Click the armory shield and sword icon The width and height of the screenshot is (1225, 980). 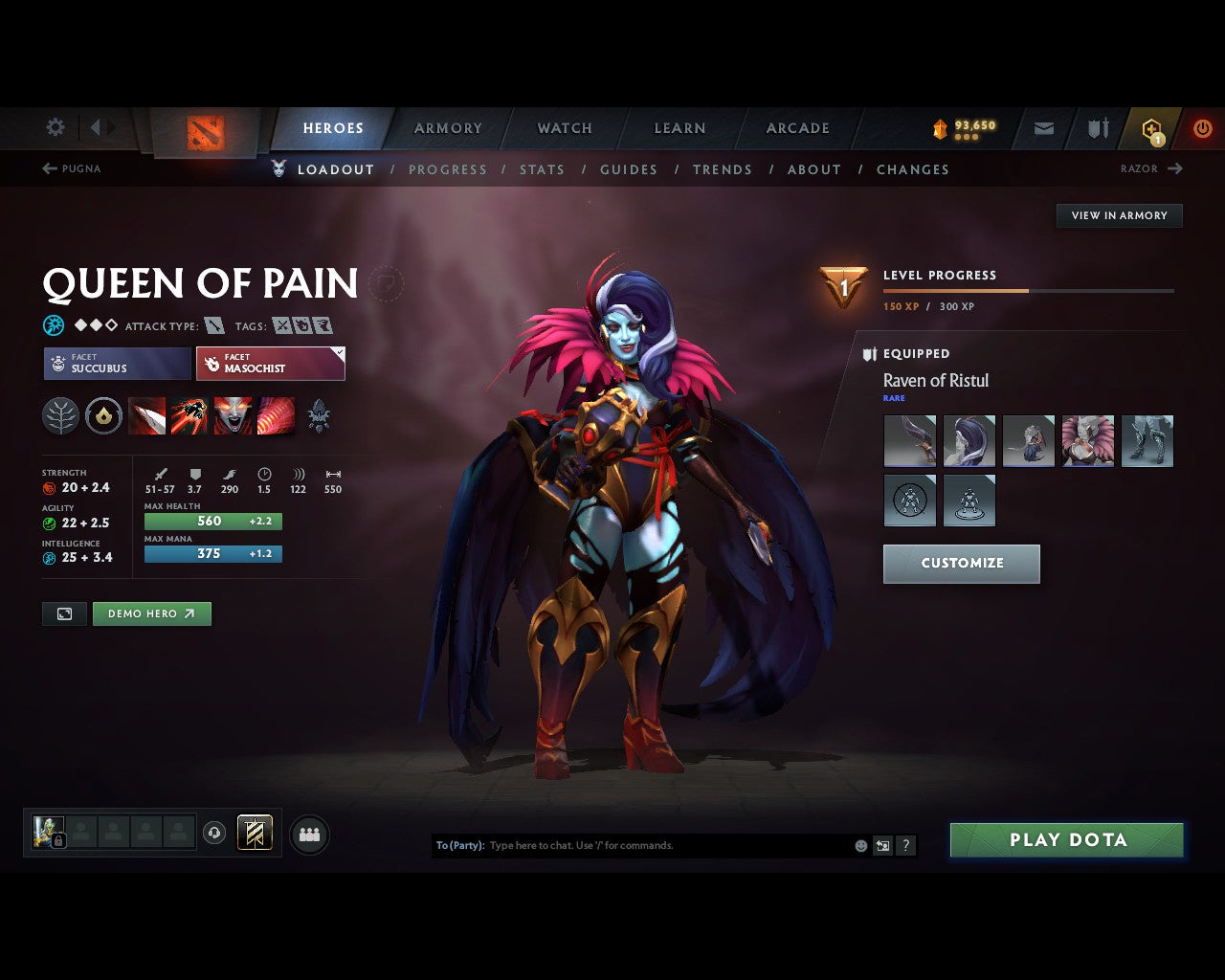[1097, 128]
